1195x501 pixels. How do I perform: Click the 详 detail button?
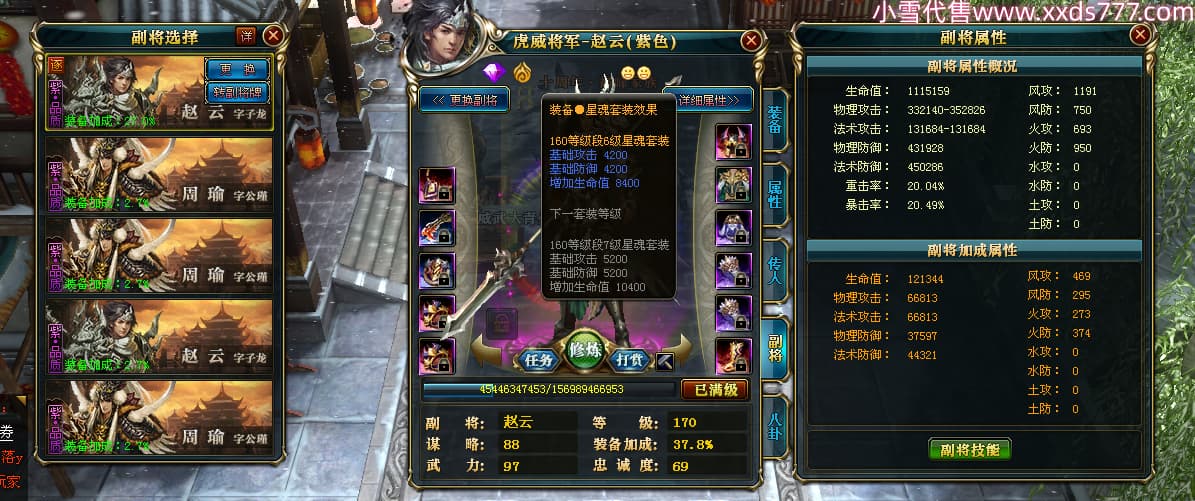246,36
